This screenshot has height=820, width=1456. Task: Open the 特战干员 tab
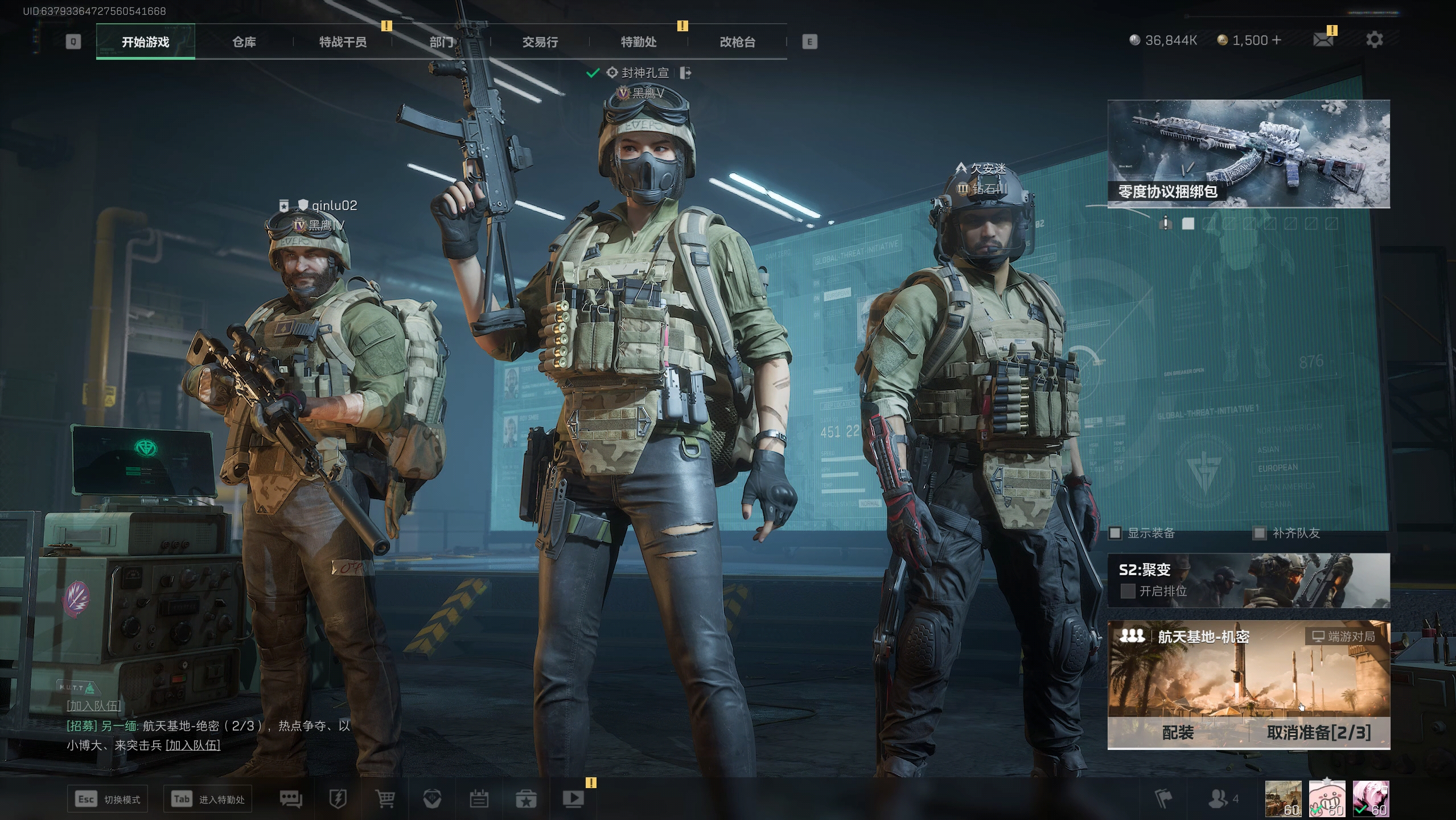(x=343, y=42)
